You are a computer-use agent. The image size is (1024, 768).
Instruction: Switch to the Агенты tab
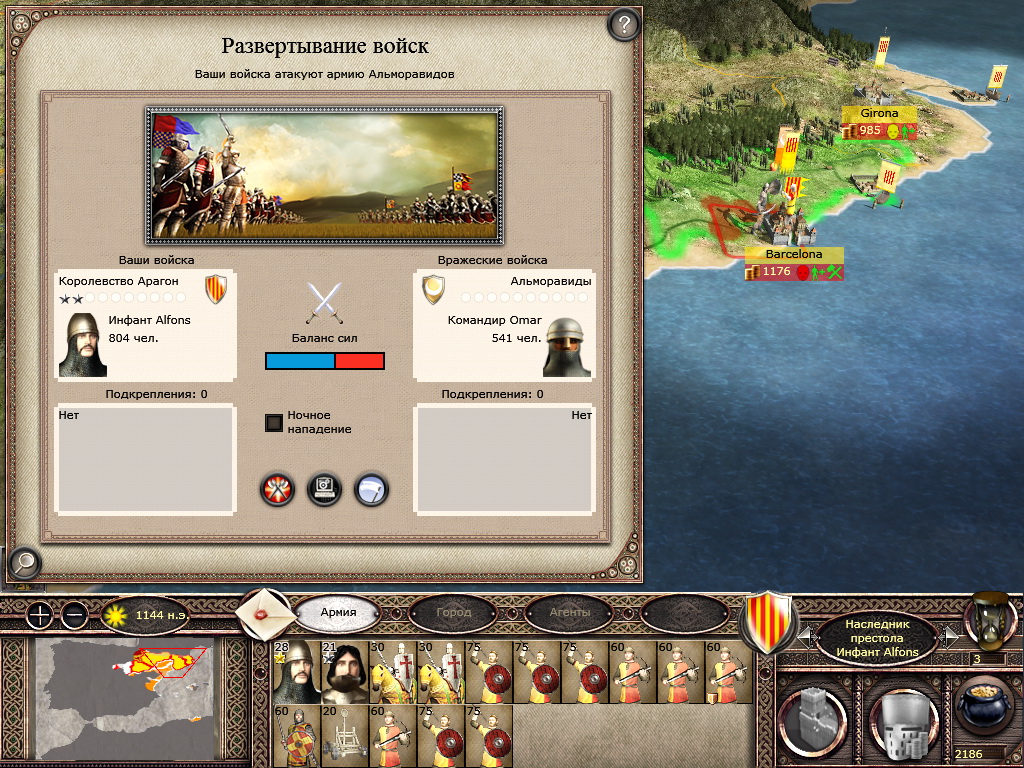(569, 612)
